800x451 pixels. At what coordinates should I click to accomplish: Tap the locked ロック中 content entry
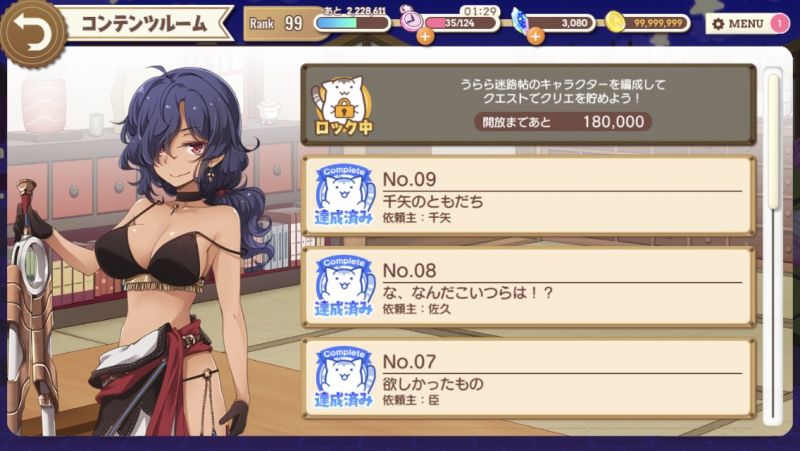click(528, 105)
